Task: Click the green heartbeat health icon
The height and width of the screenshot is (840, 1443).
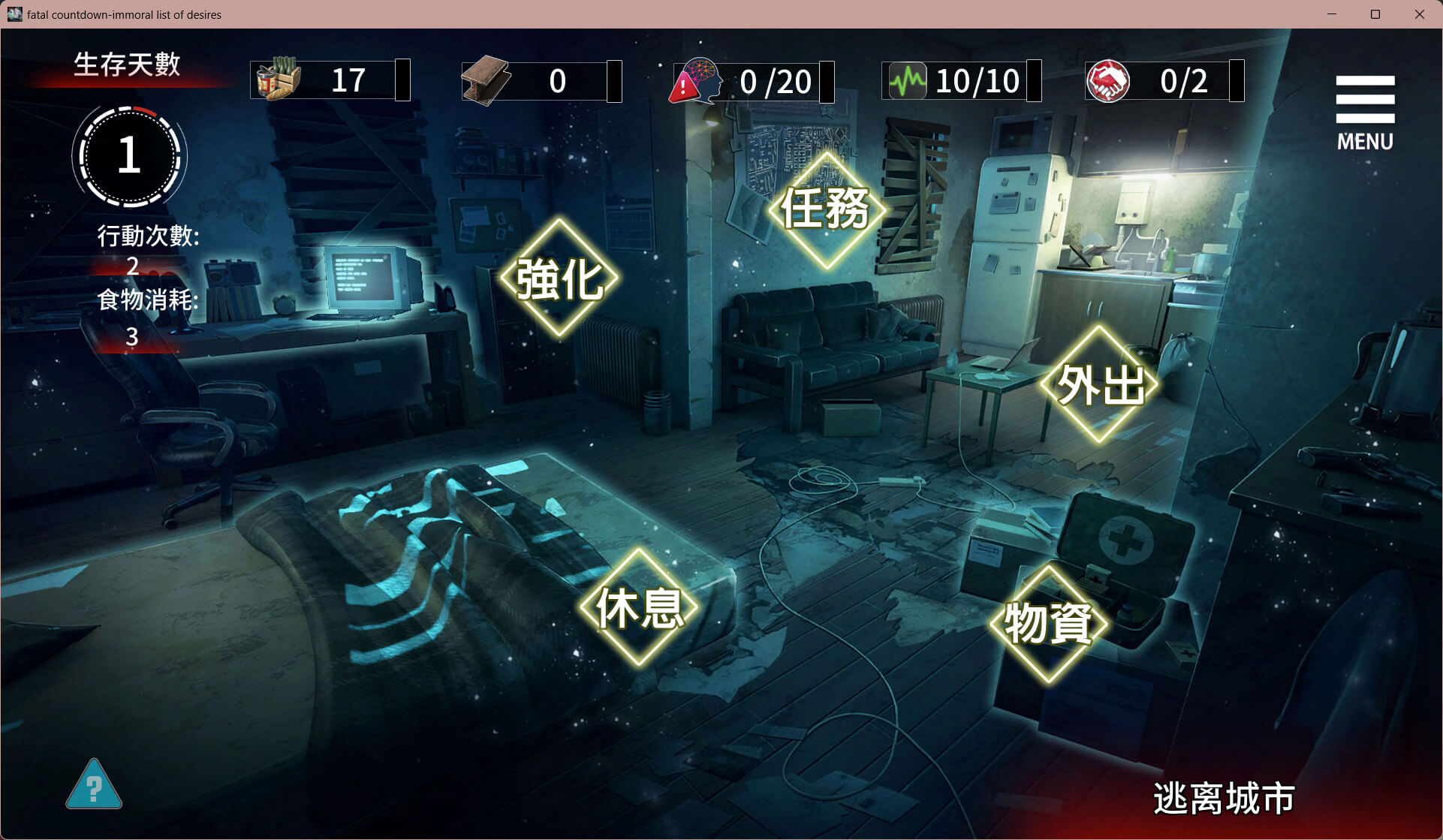Action: (x=907, y=80)
